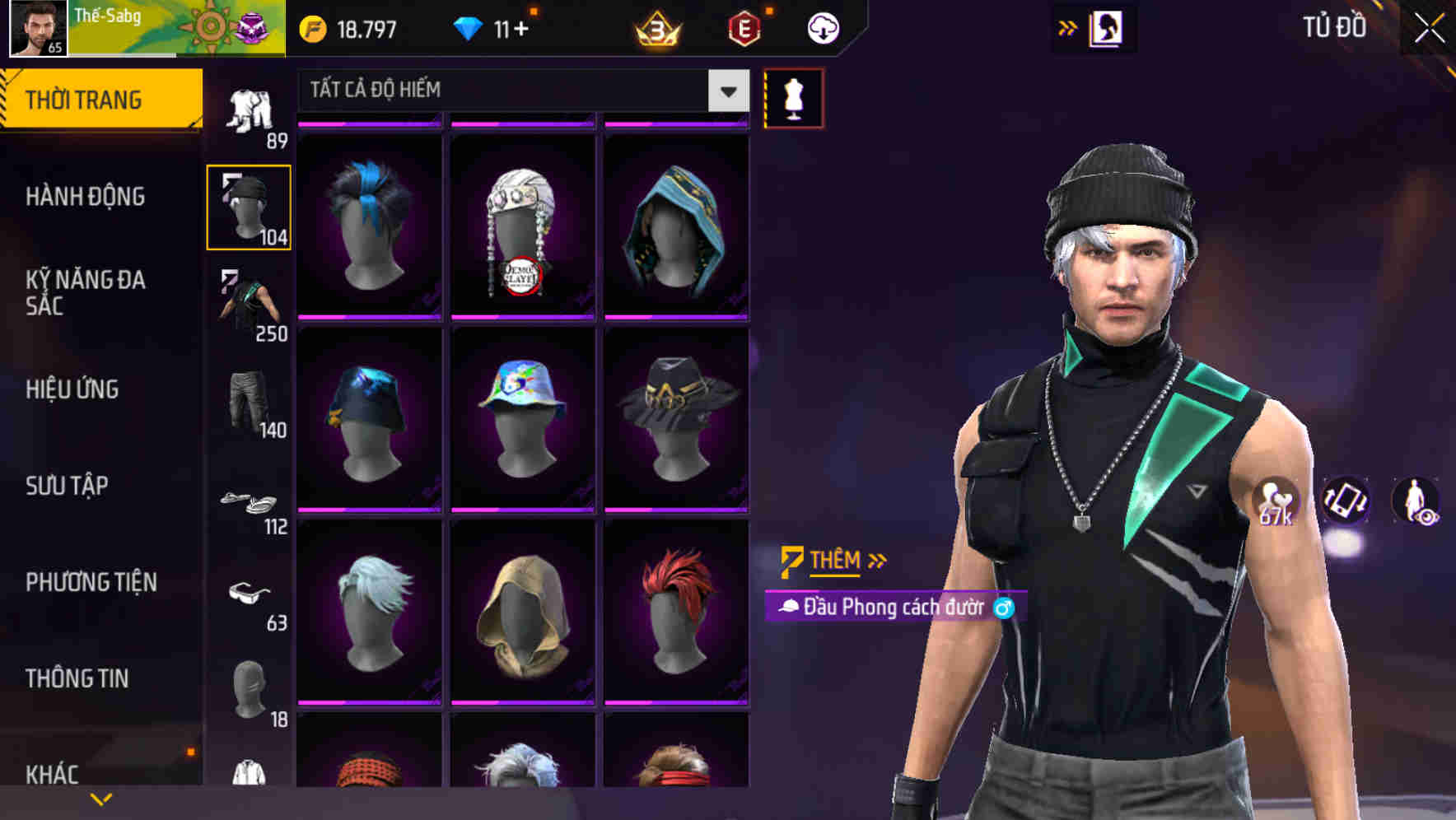
Task: Open the mask category with 18 items
Action: point(250,692)
